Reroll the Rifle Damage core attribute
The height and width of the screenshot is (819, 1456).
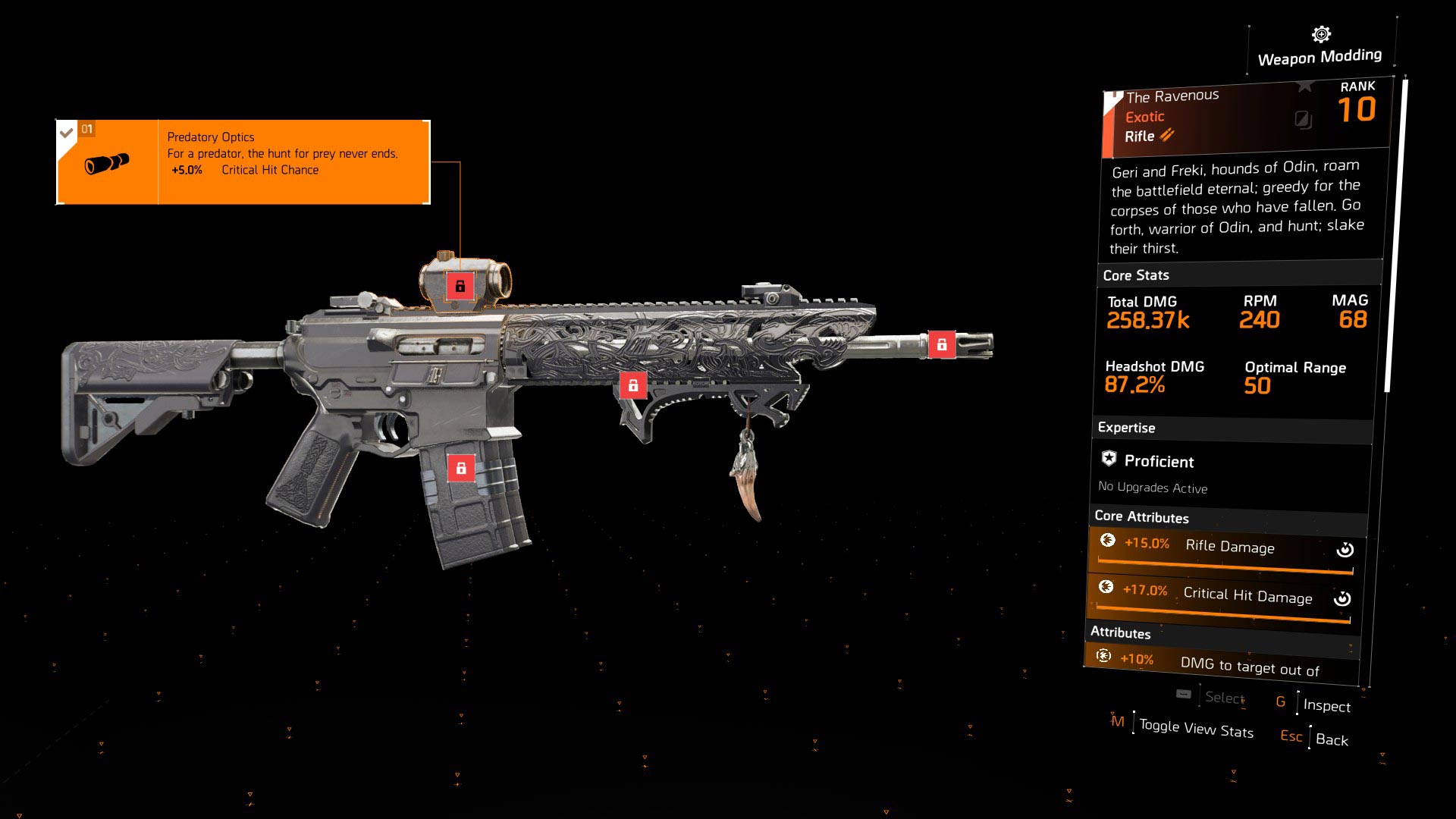pyautogui.click(x=1345, y=551)
